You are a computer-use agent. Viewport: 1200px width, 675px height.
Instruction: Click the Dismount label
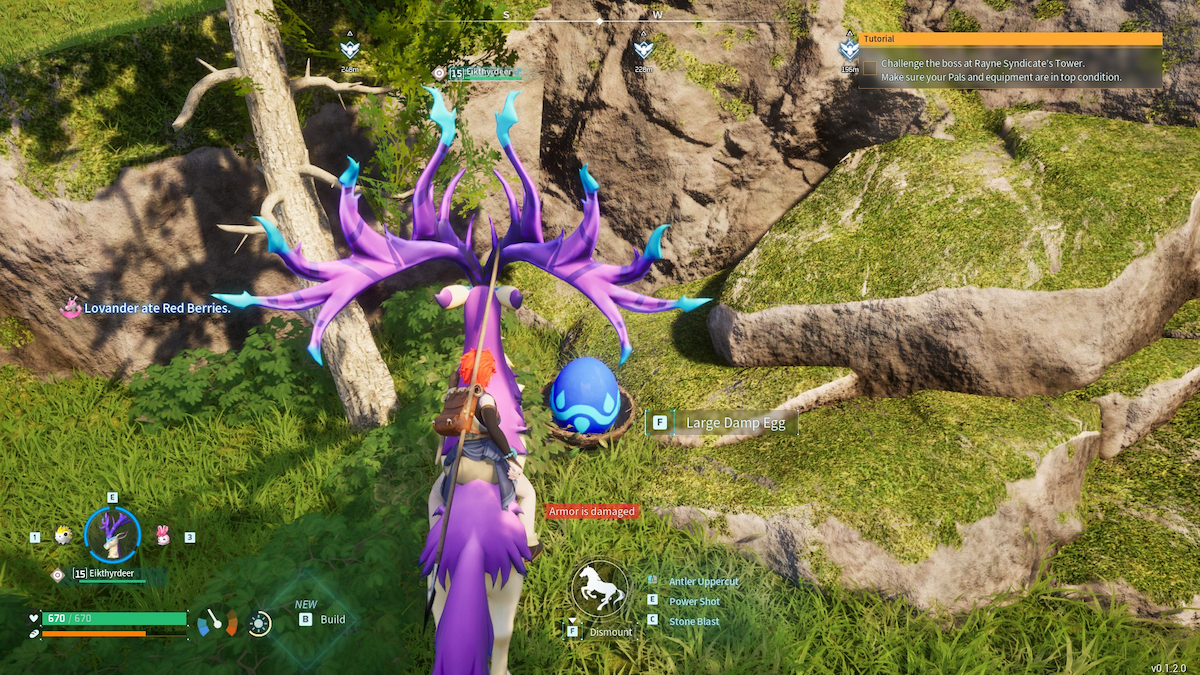click(x=610, y=632)
